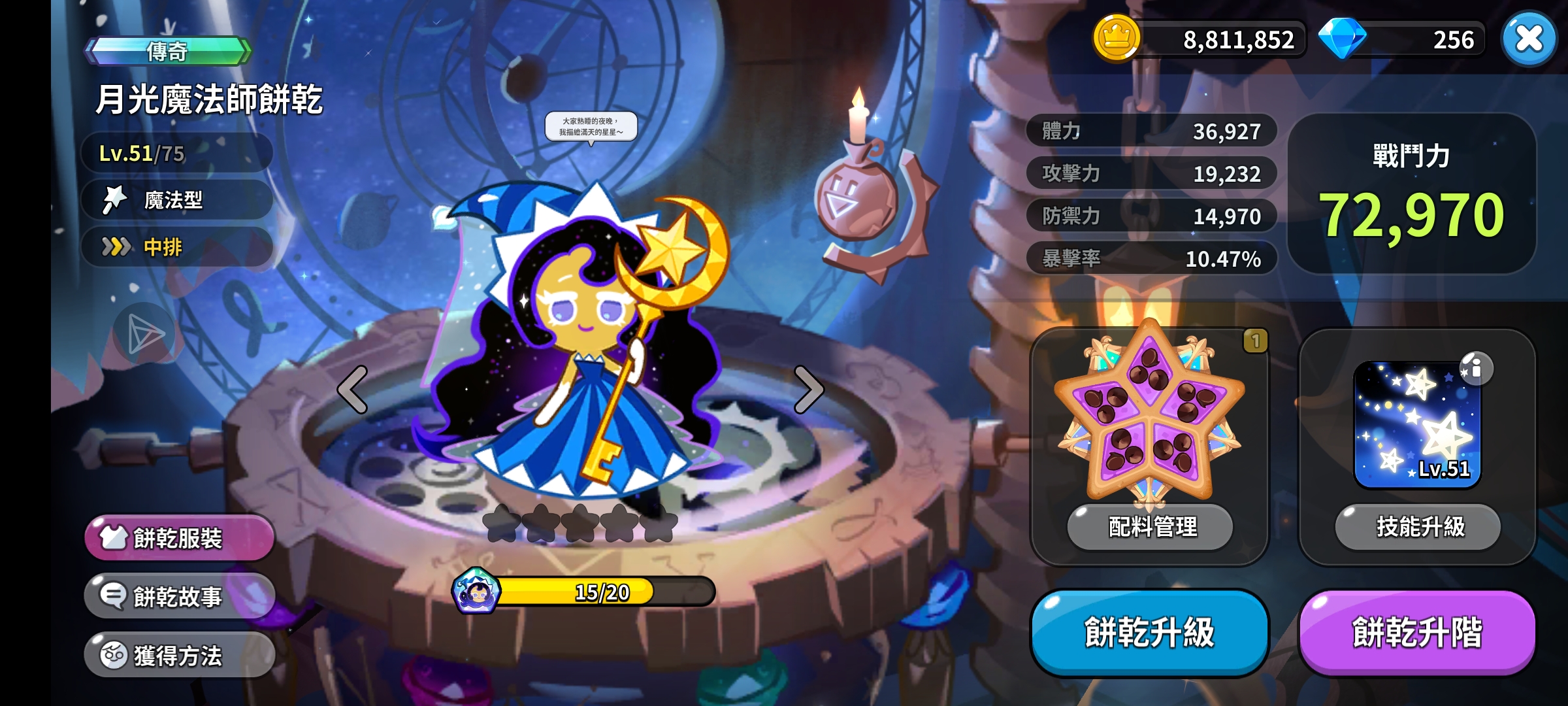The image size is (1568, 706).
Task: Show 獲得方法 how to obtain
Action: point(179,655)
